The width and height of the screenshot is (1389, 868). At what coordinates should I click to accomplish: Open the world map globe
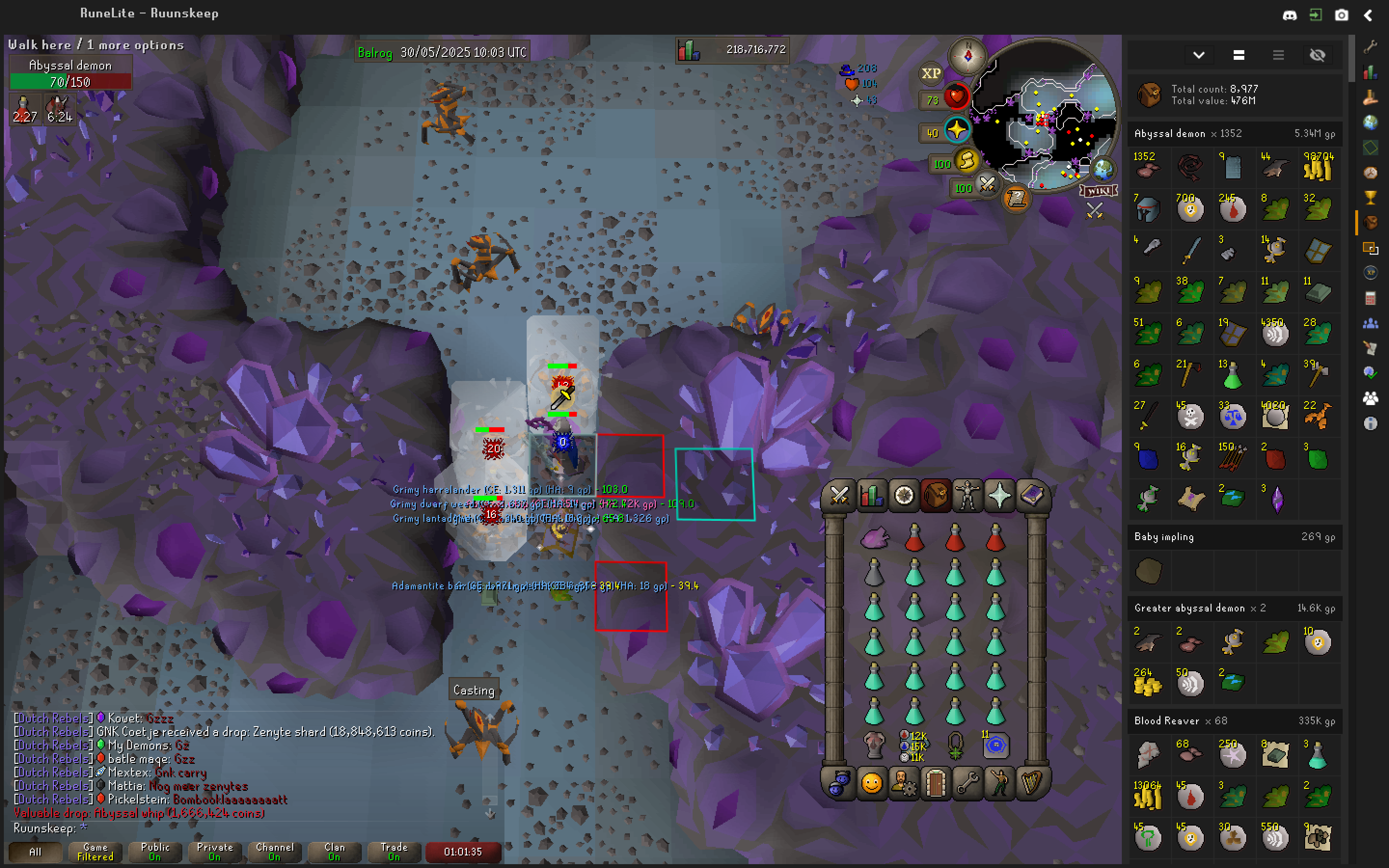tap(1103, 169)
